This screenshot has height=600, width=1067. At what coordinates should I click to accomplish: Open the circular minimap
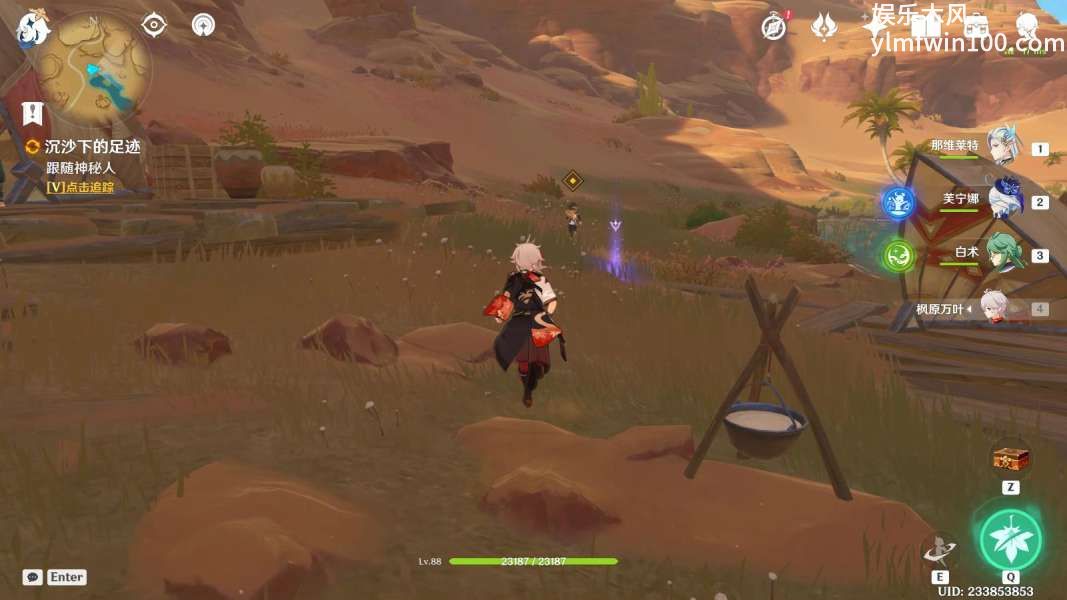click(x=93, y=66)
